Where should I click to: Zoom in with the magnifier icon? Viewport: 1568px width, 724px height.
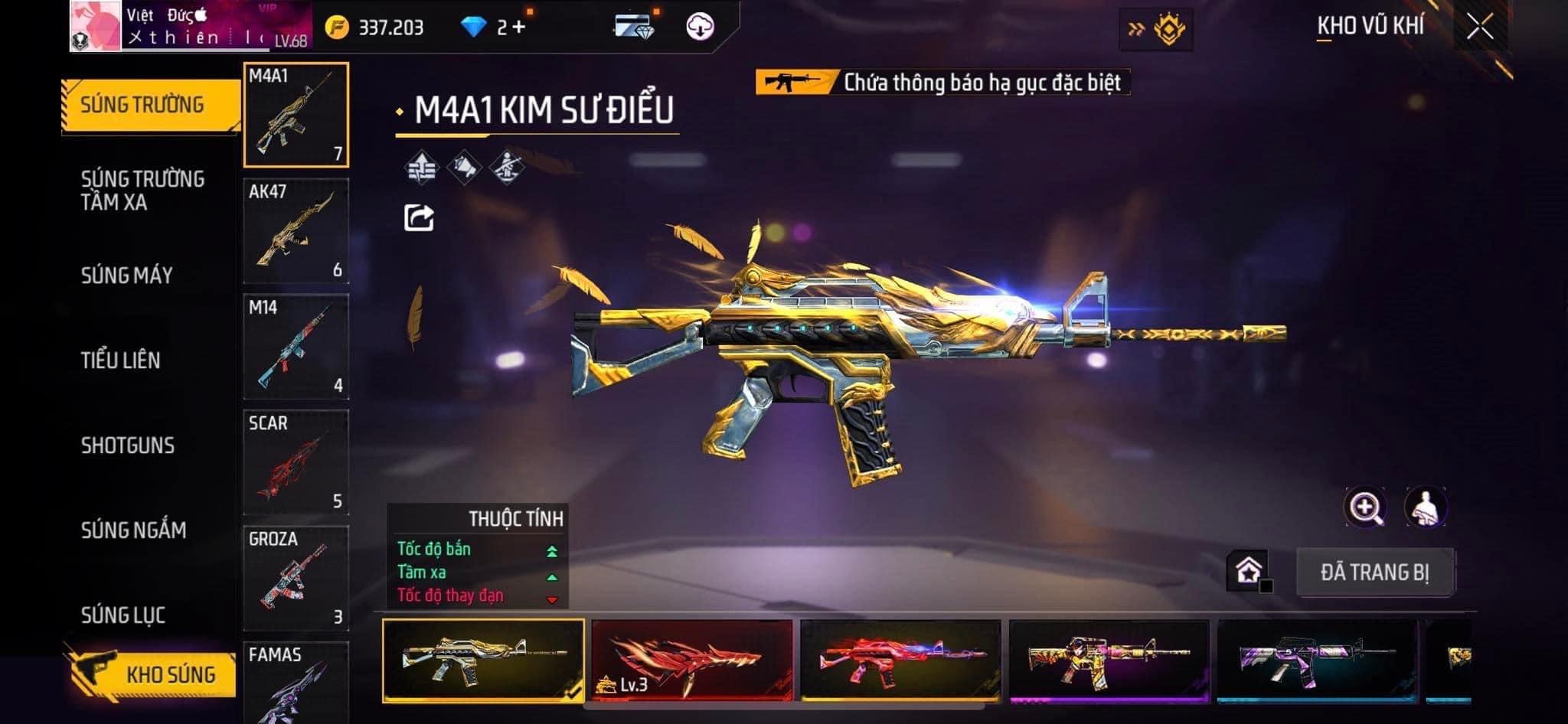1364,507
